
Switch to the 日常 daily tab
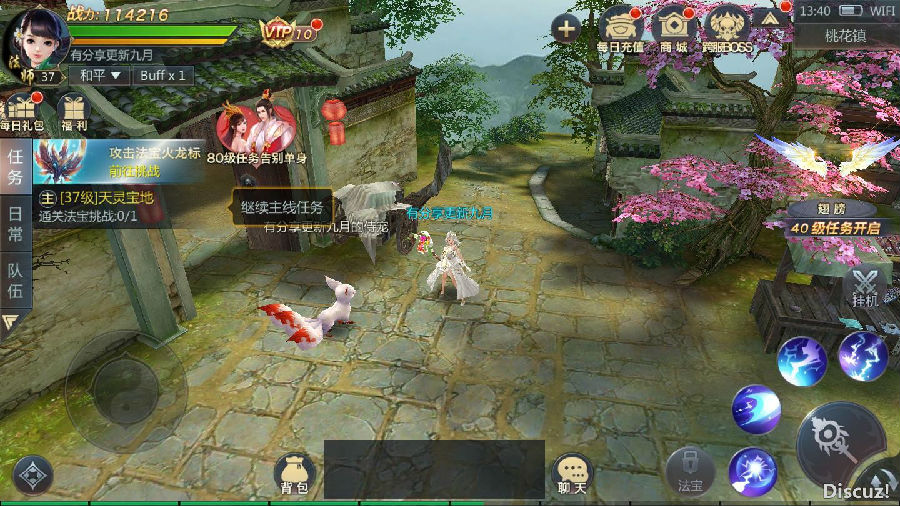pos(15,213)
